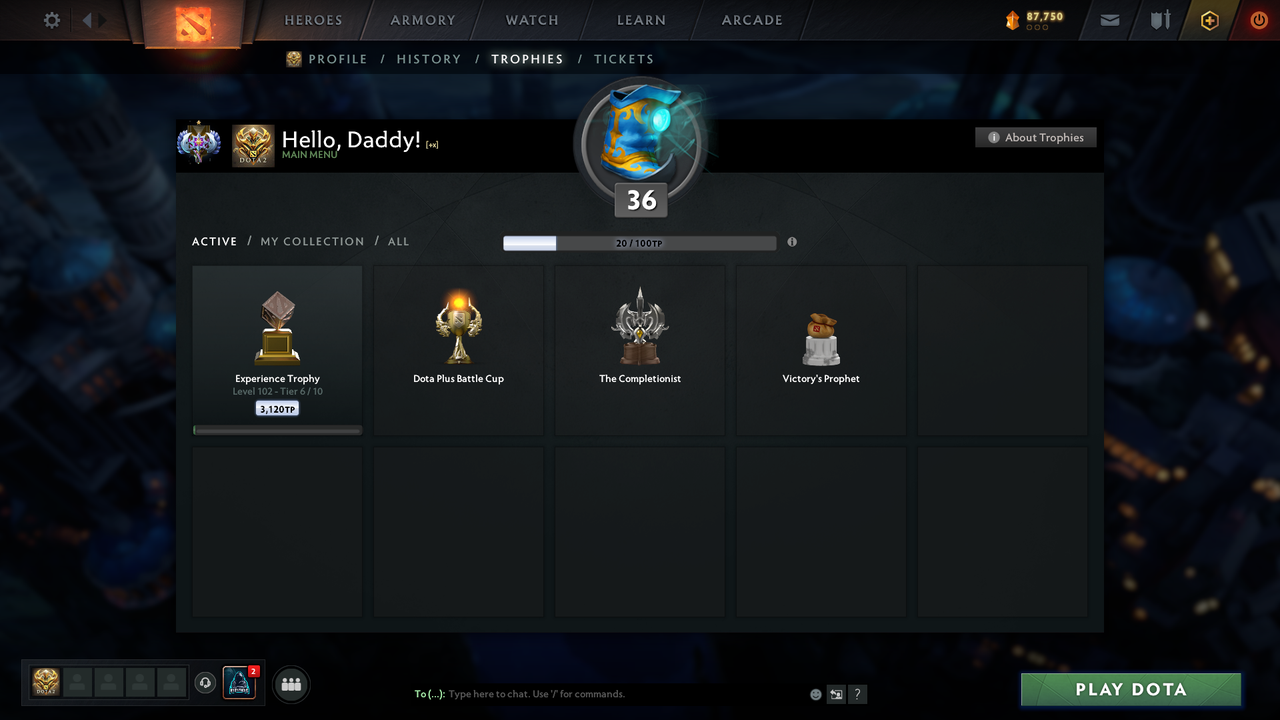Click the PLAY DOTA button
This screenshot has height=720, width=1280.
point(1130,689)
